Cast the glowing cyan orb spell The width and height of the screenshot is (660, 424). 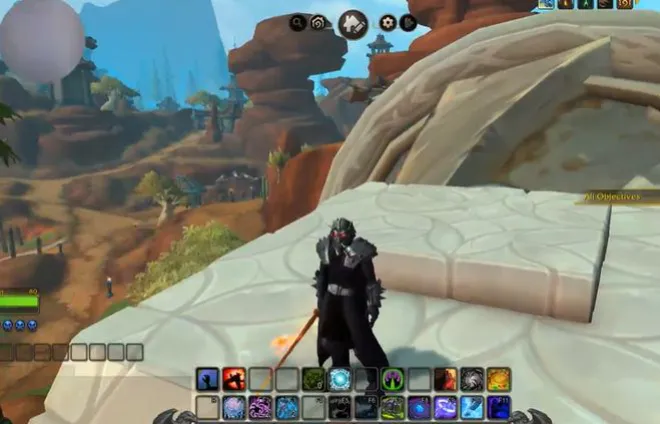click(x=340, y=379)
